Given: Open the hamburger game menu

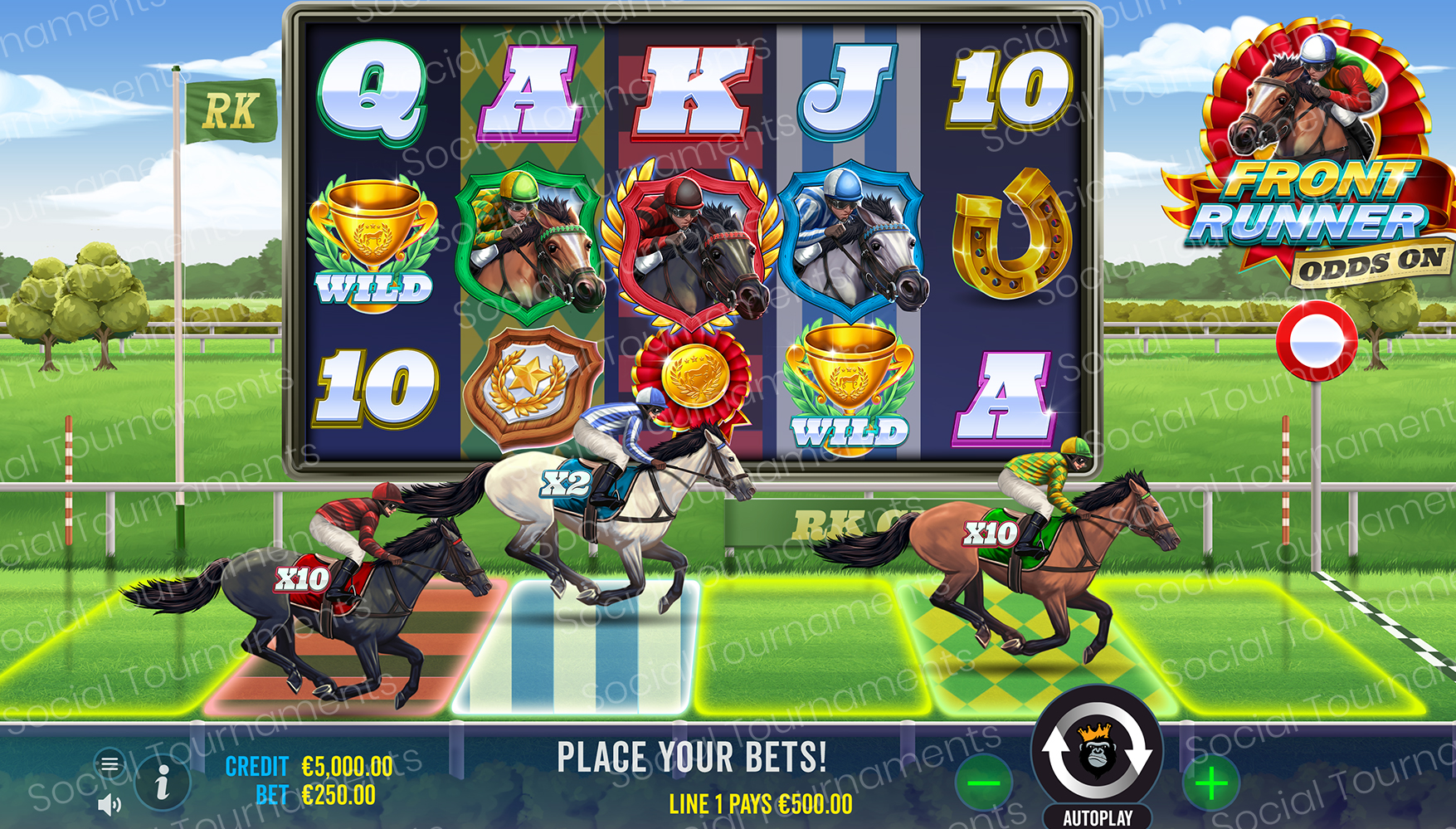Looking at the screenshot, I should [x=110, y=763].
